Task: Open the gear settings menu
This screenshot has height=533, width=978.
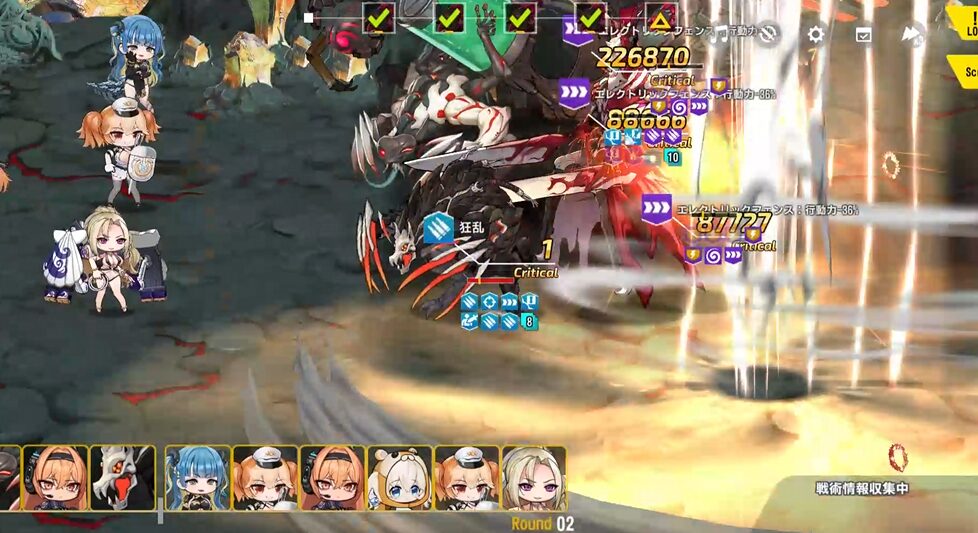Action: click(816, 34)
